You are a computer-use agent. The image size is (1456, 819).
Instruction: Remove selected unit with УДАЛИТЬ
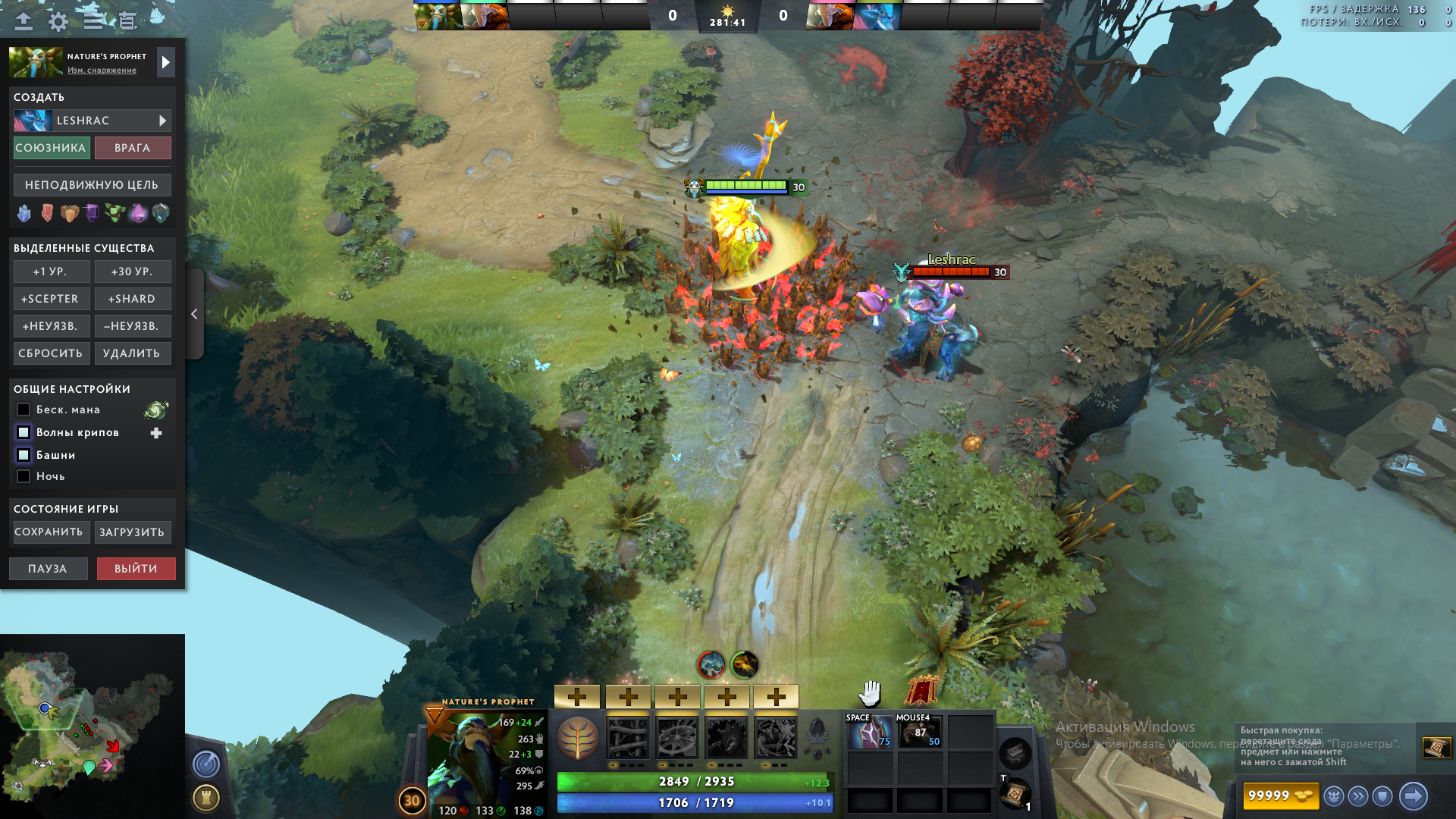coord(133,353)
